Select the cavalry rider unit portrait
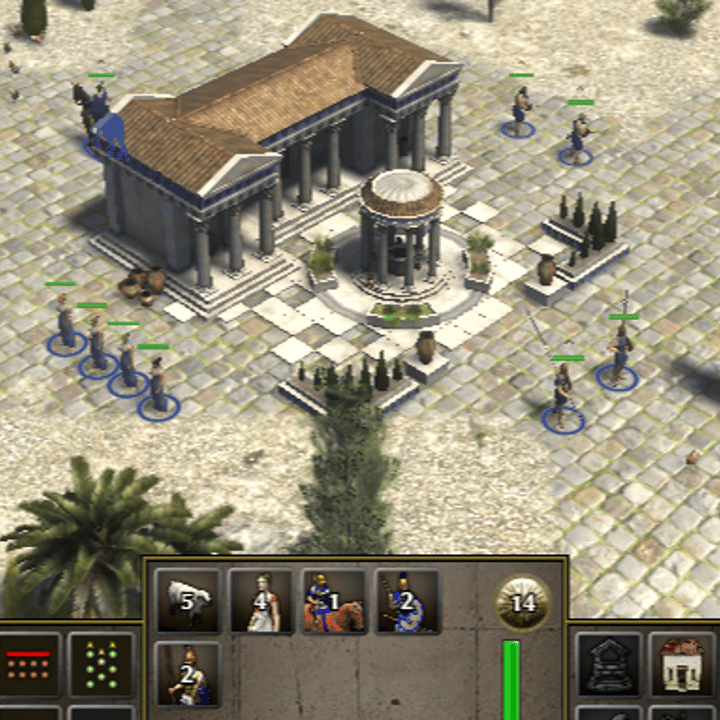 pos(334,601)
